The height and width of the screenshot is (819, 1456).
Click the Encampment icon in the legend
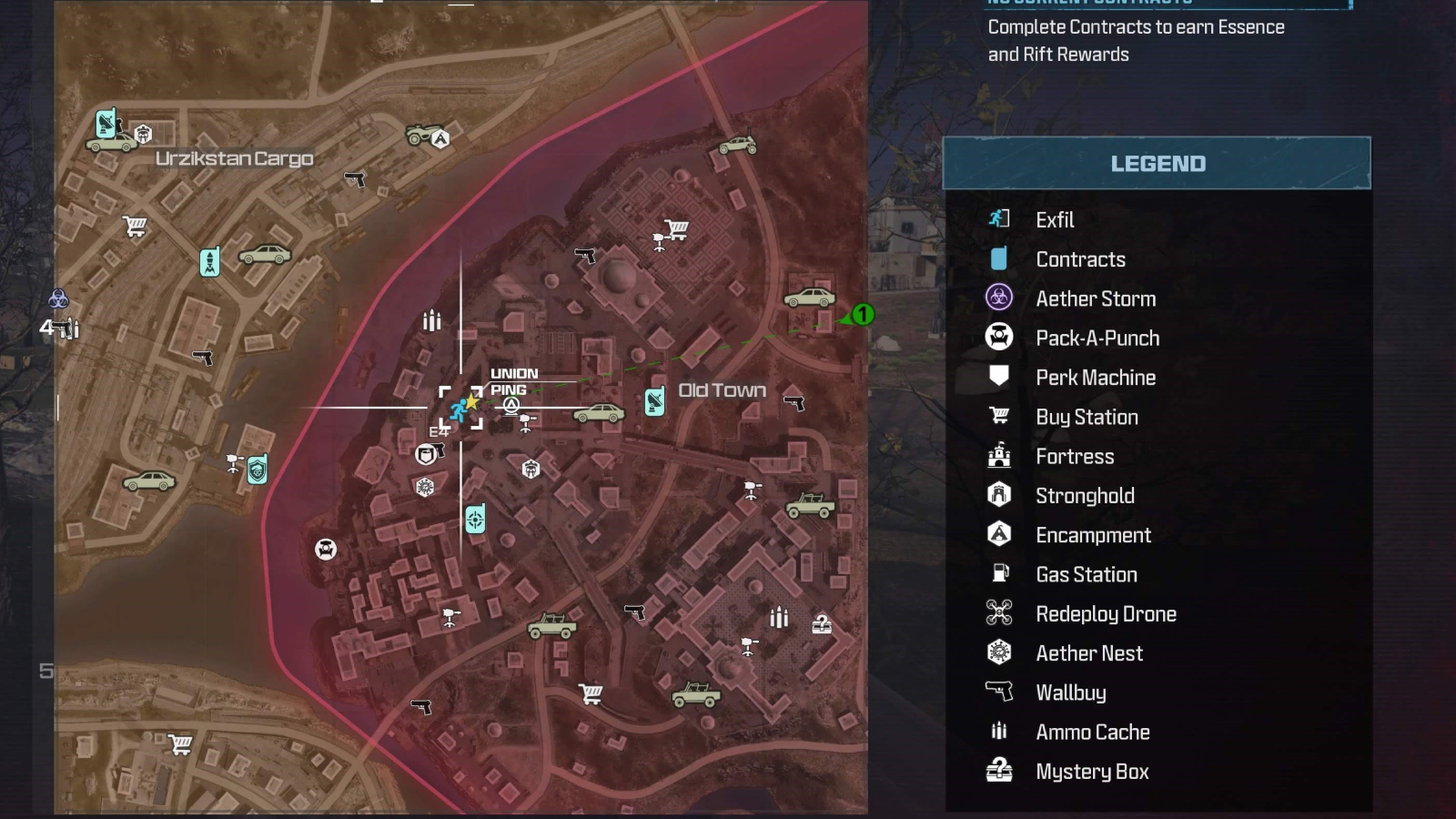tap(1000, 535)
